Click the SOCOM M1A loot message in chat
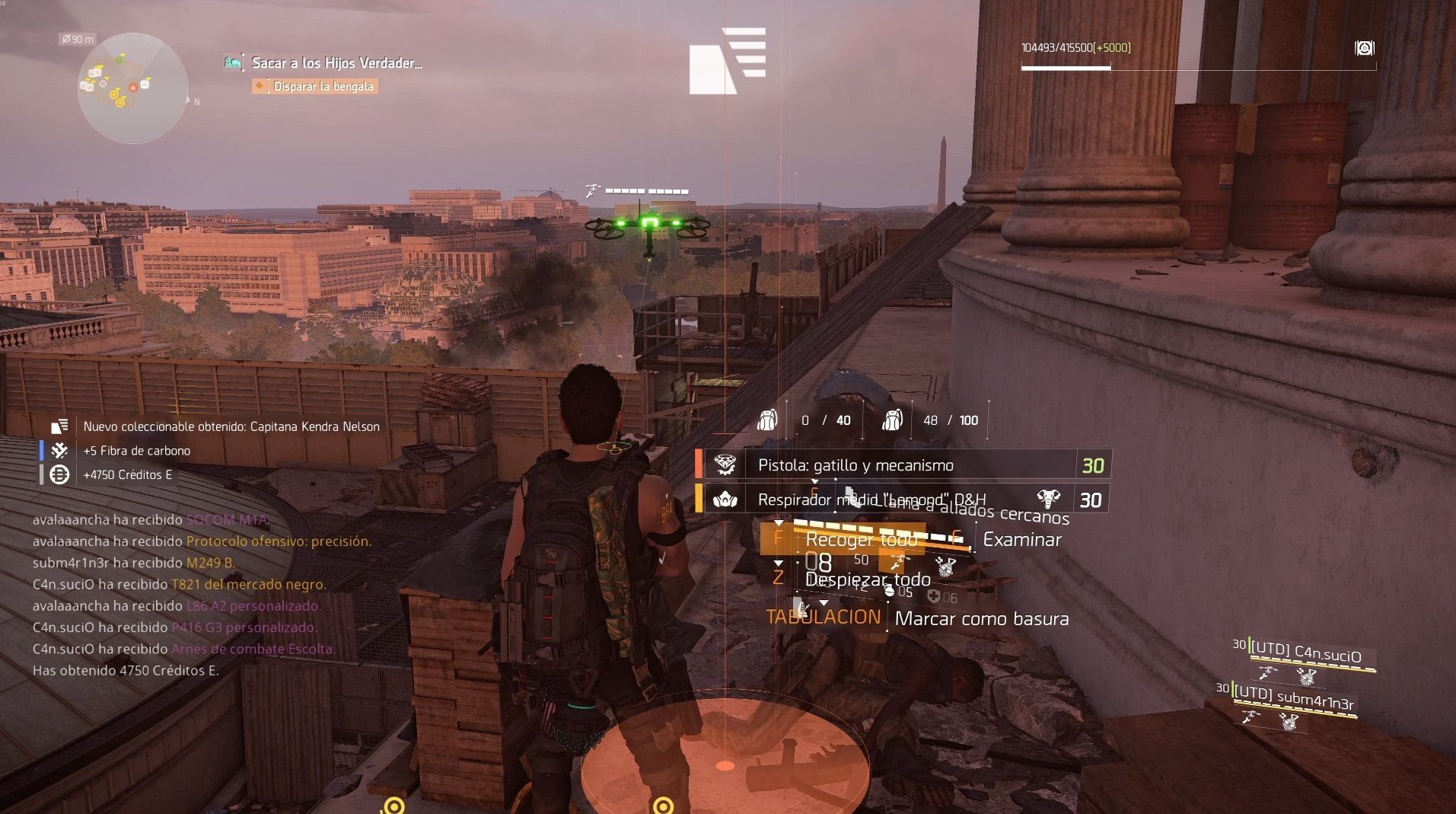 click(227, 520)
